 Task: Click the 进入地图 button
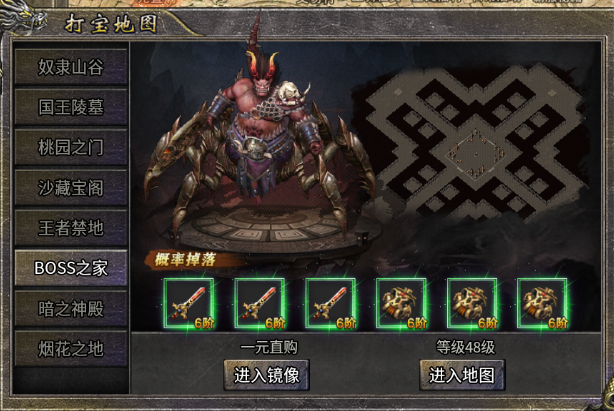(462, 375)
